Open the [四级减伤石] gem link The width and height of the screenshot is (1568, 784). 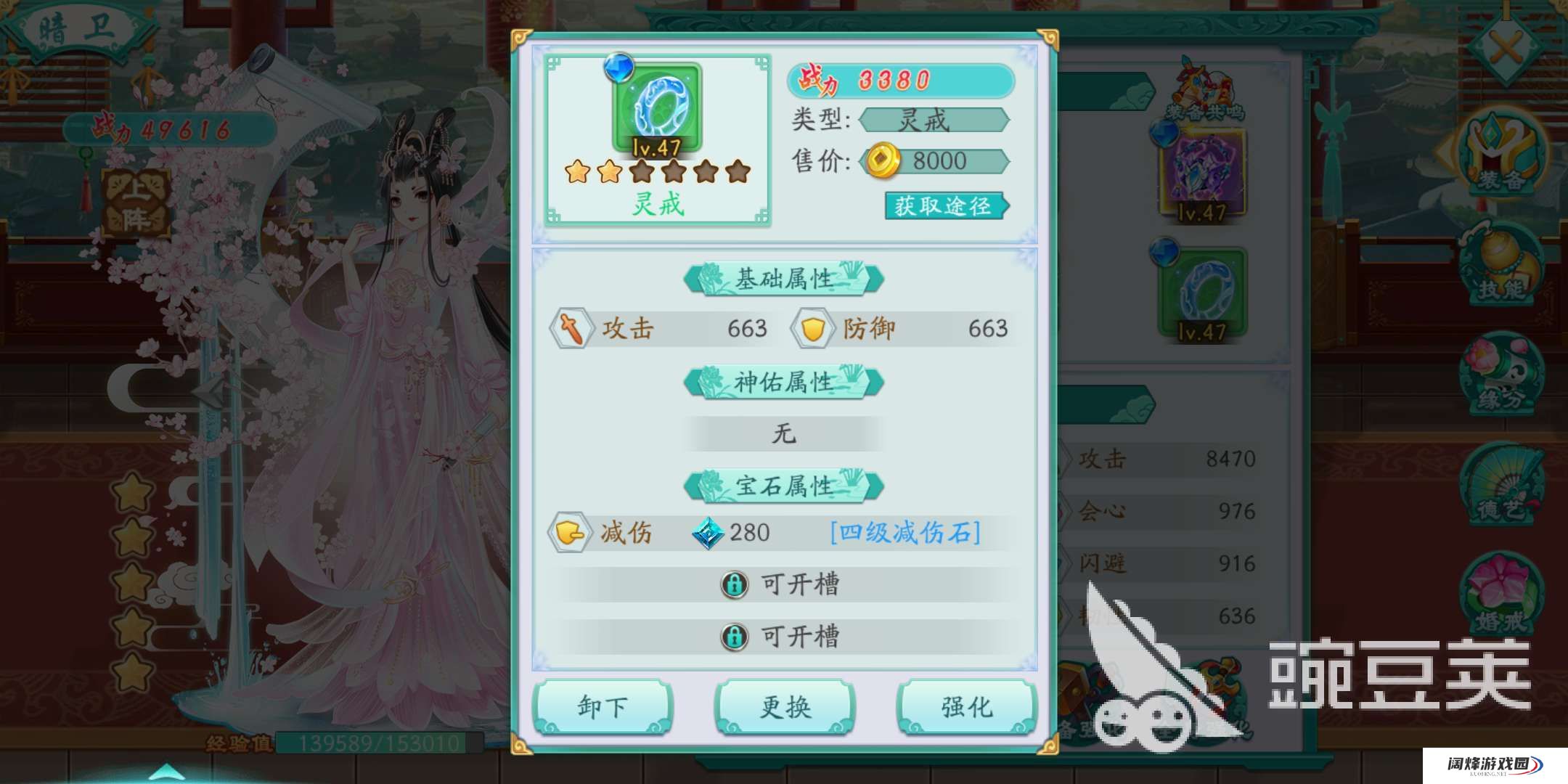(x=904, y=531)
